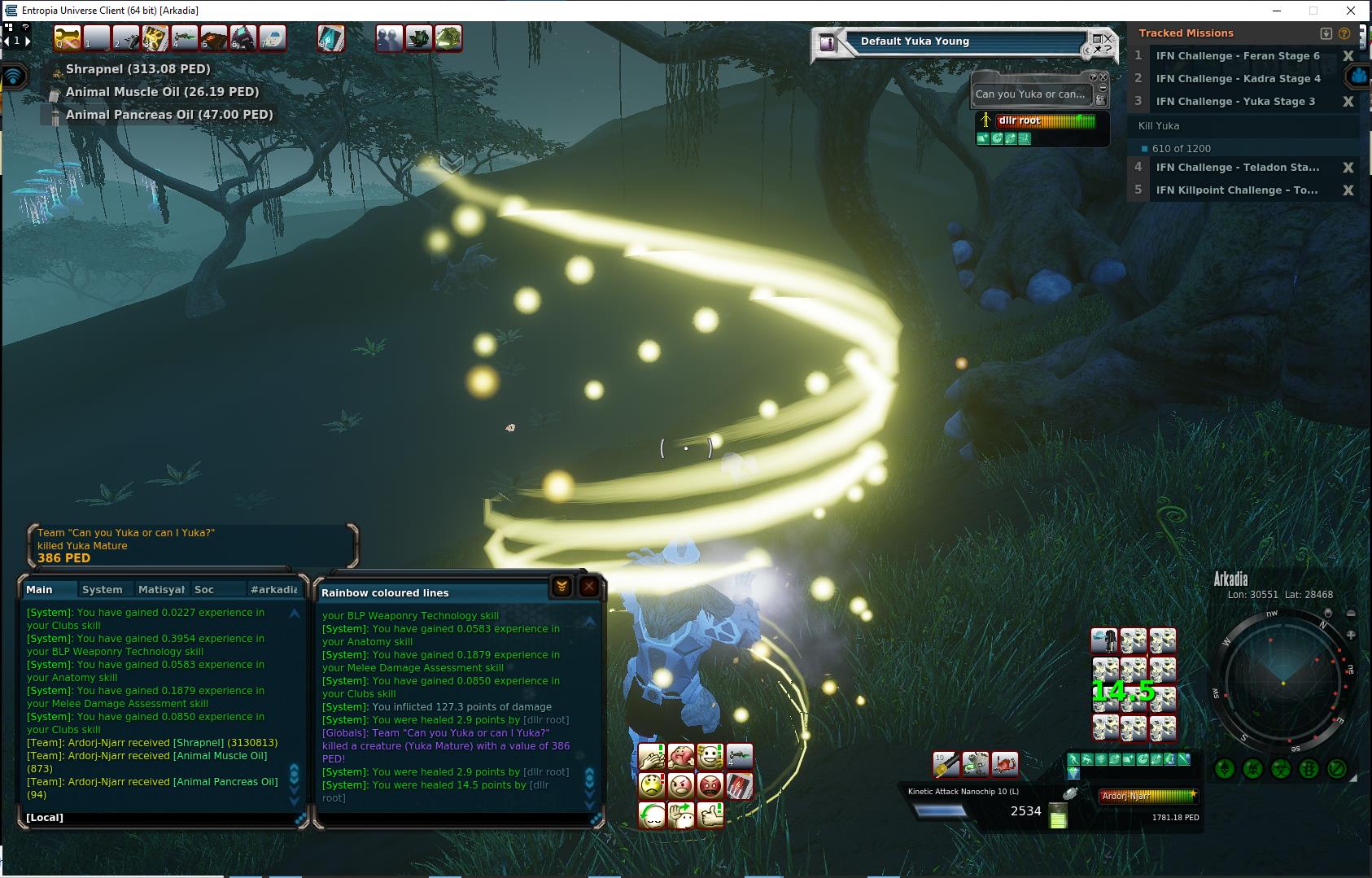Viewport: 1372px width, 878px height.
Task: Open Tracked Missions help question mark
Action: point(1344,33)
